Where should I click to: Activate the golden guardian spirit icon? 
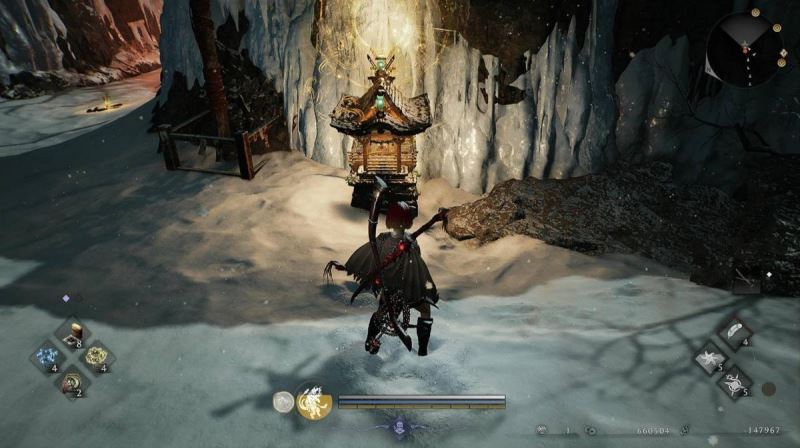pos(313,402)
